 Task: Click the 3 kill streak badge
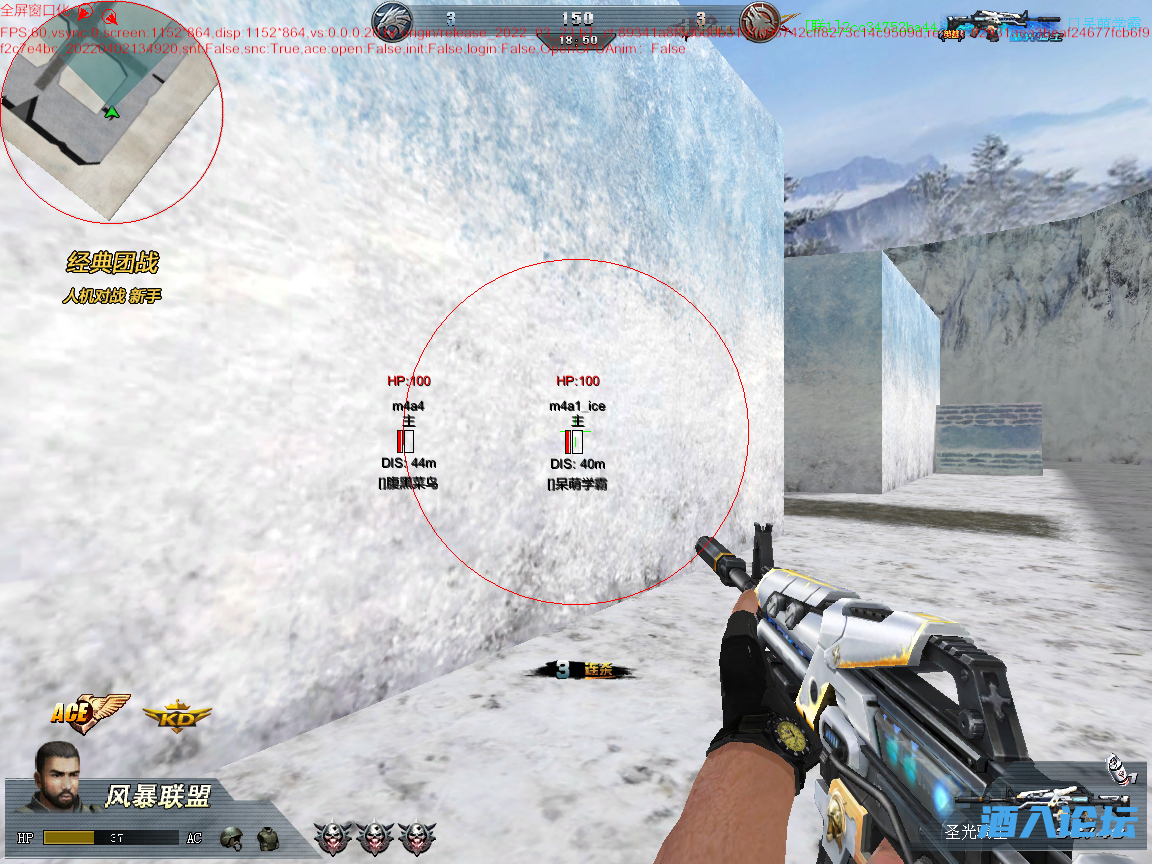[578, 671]
